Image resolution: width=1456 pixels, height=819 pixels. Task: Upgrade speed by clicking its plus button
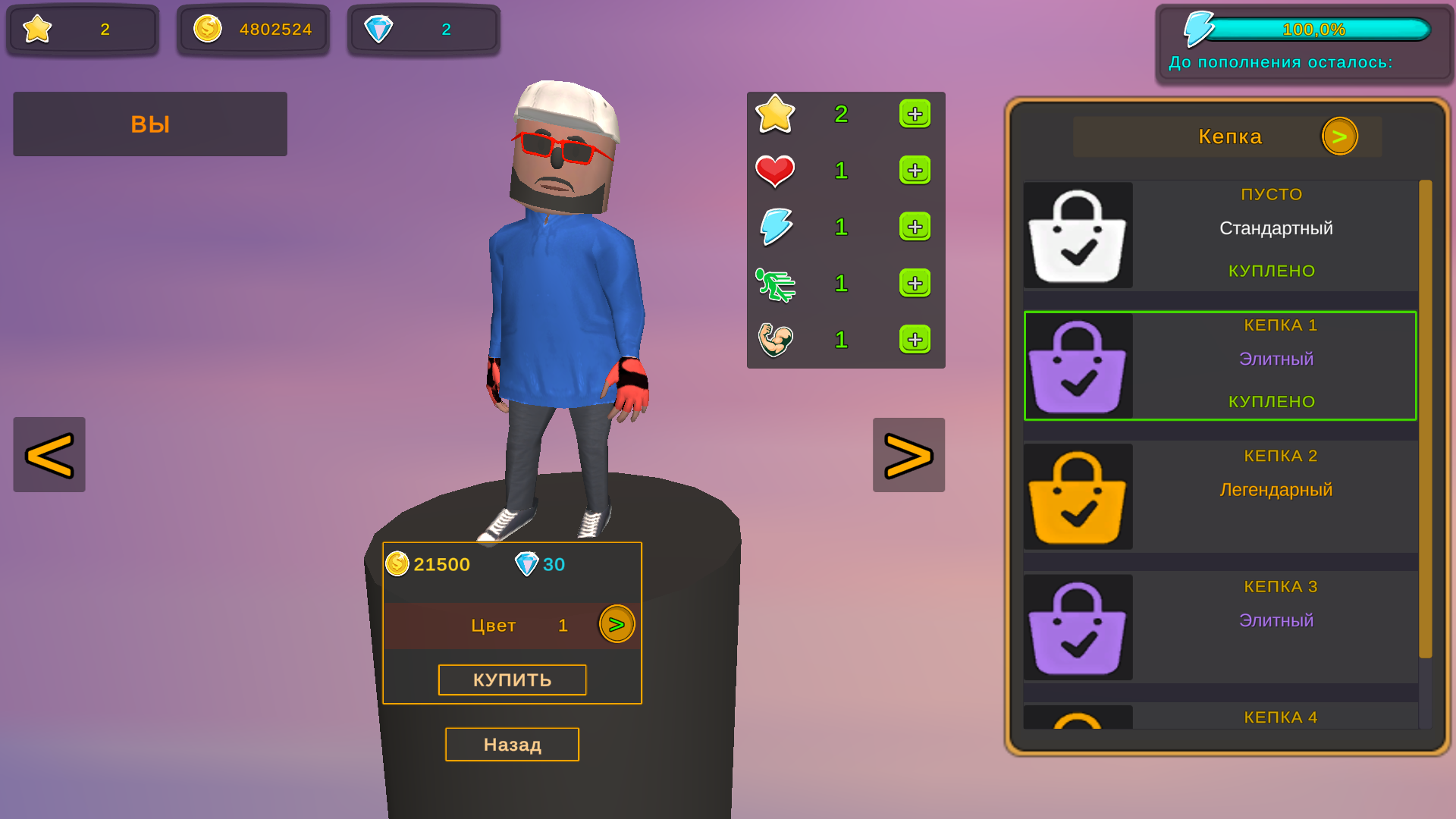pyautogui.click(x=915, y=283)
